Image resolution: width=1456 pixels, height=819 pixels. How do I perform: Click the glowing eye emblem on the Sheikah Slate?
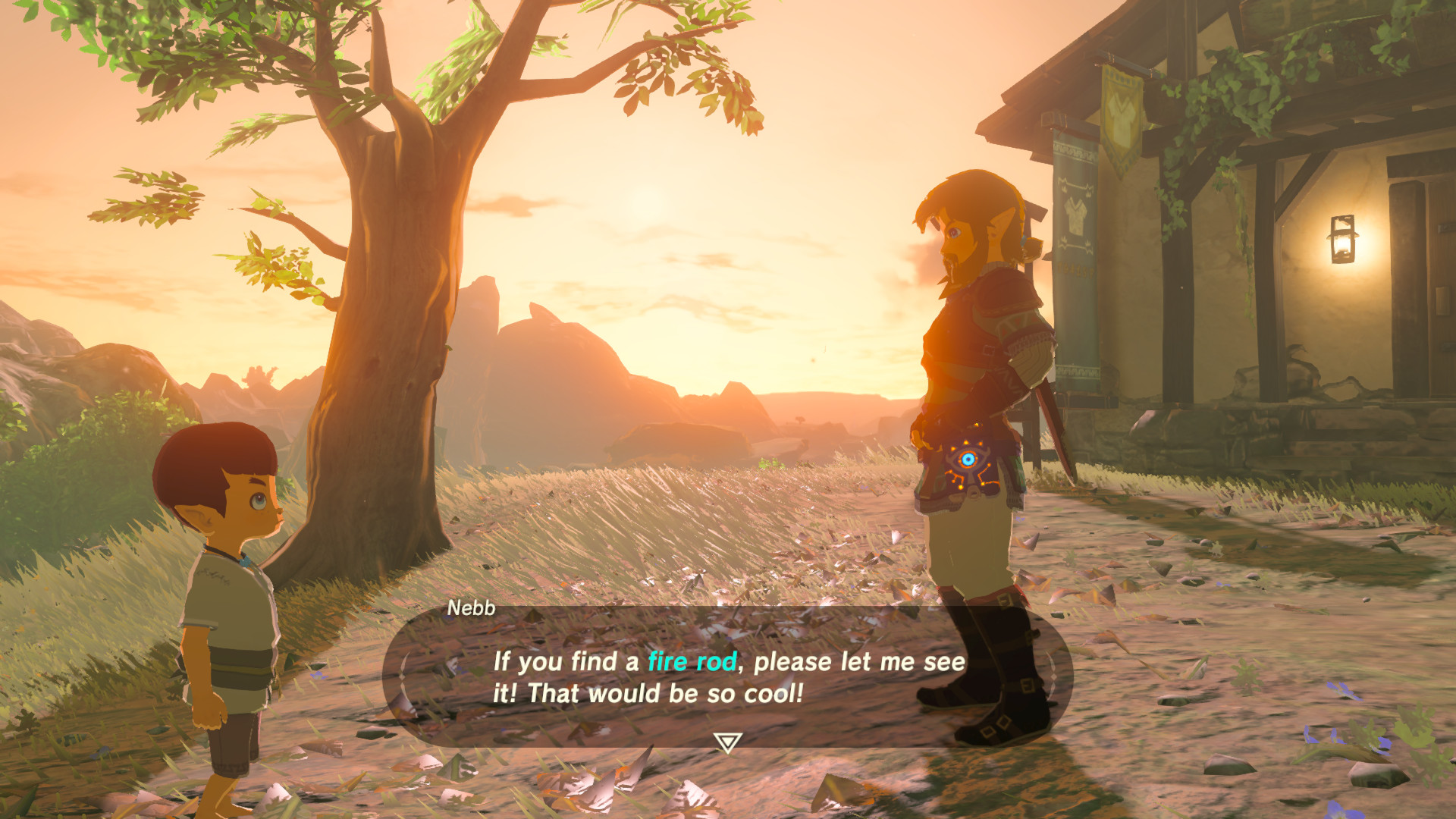tap(966, 458)
